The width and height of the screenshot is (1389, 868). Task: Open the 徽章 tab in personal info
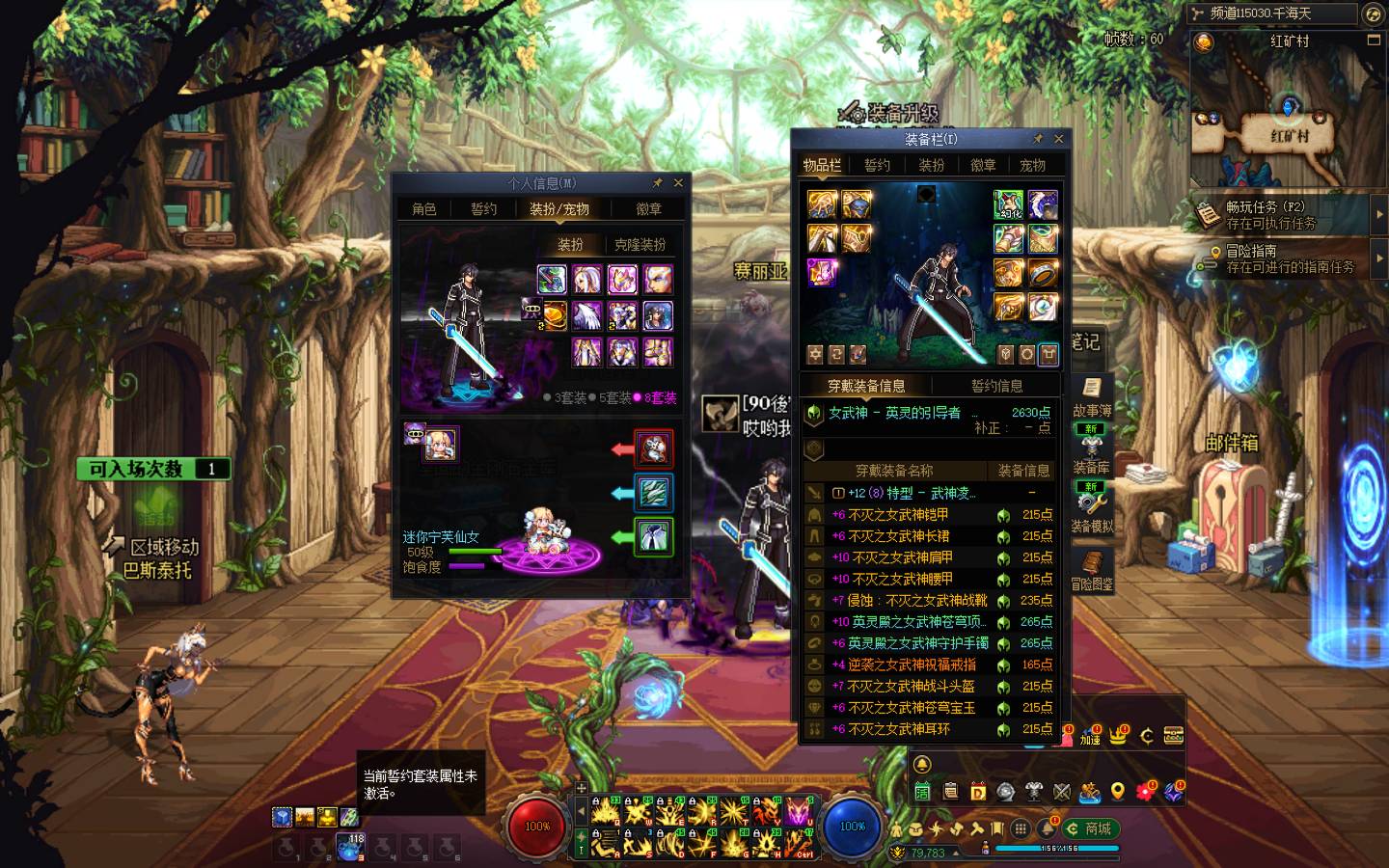coord(649,208)
